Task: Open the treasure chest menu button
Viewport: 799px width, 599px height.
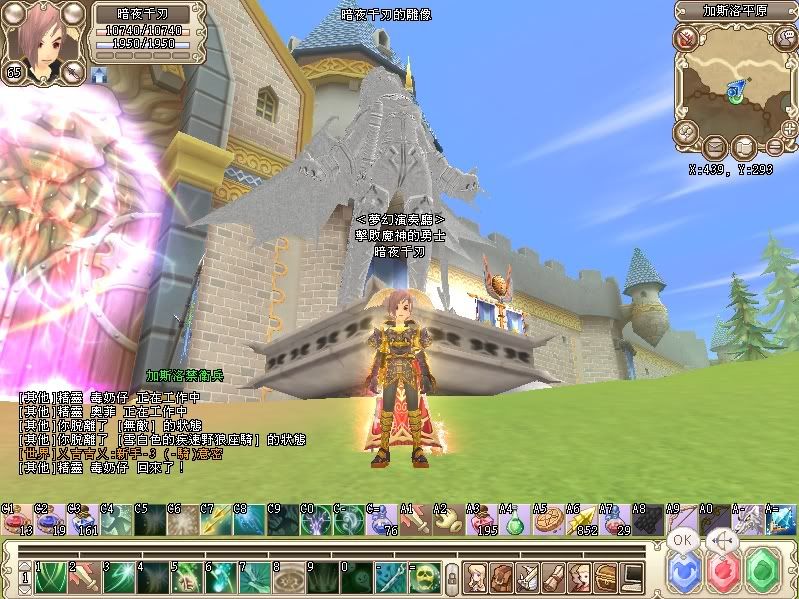Action: point(604,576)
